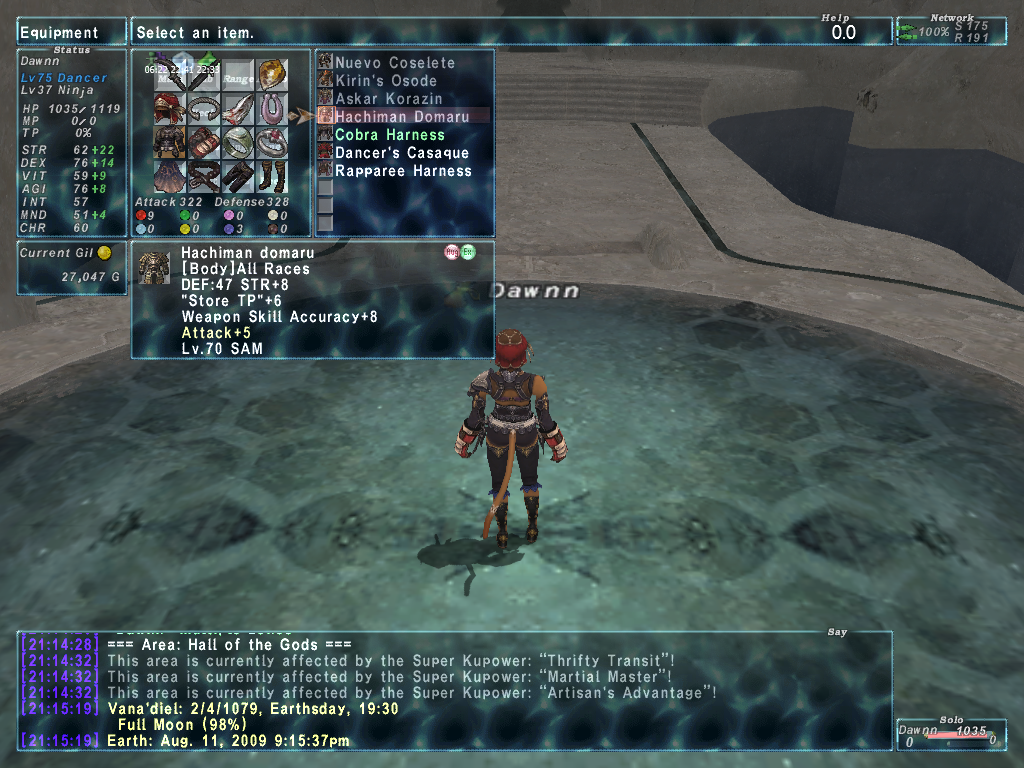Equip the highlighted Hachiman Domaru
1024x768 pixels.
[x=401, y=117]
